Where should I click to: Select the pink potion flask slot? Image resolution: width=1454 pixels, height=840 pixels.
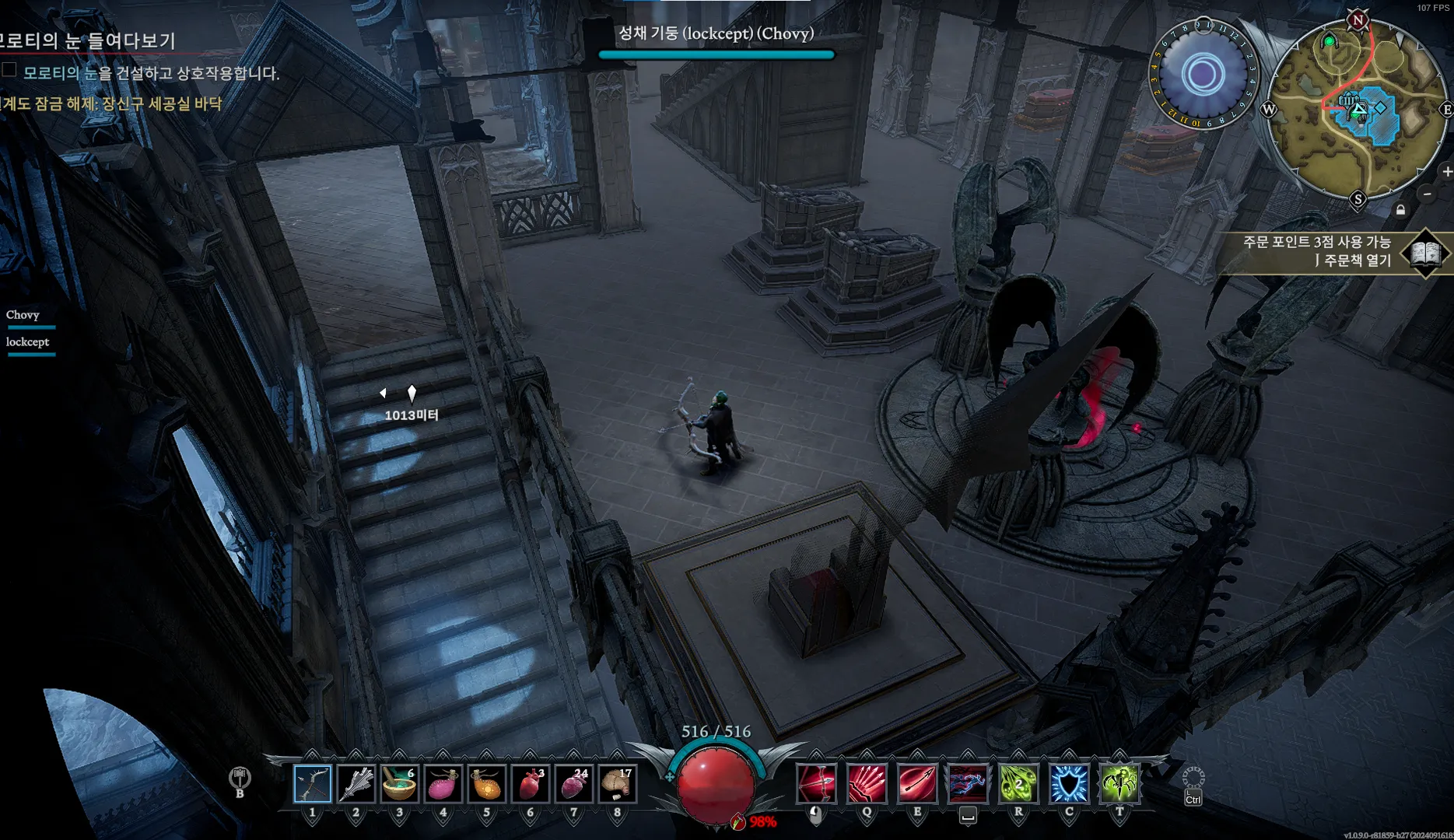[x=443, y=784]
